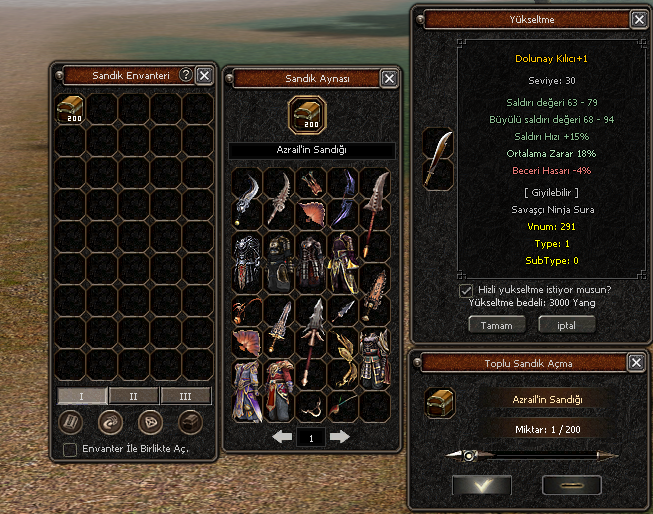Viewport: 653px width, 514px height.
Task: Close the Yükseltme window
Action: tap(639, 19)
